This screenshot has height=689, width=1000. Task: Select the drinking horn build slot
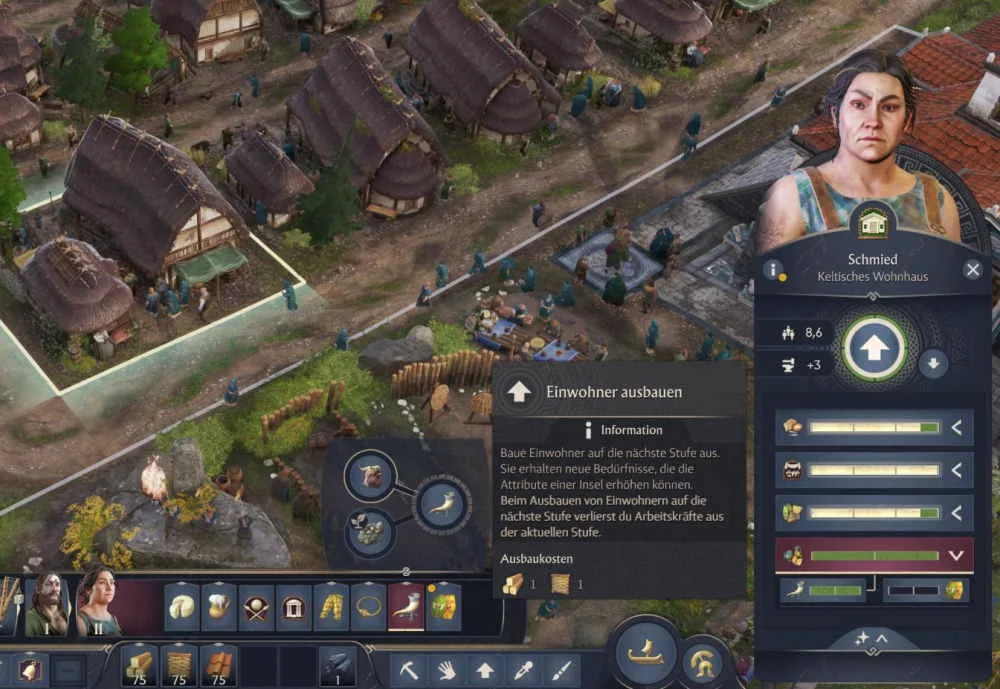click(406, 607)
